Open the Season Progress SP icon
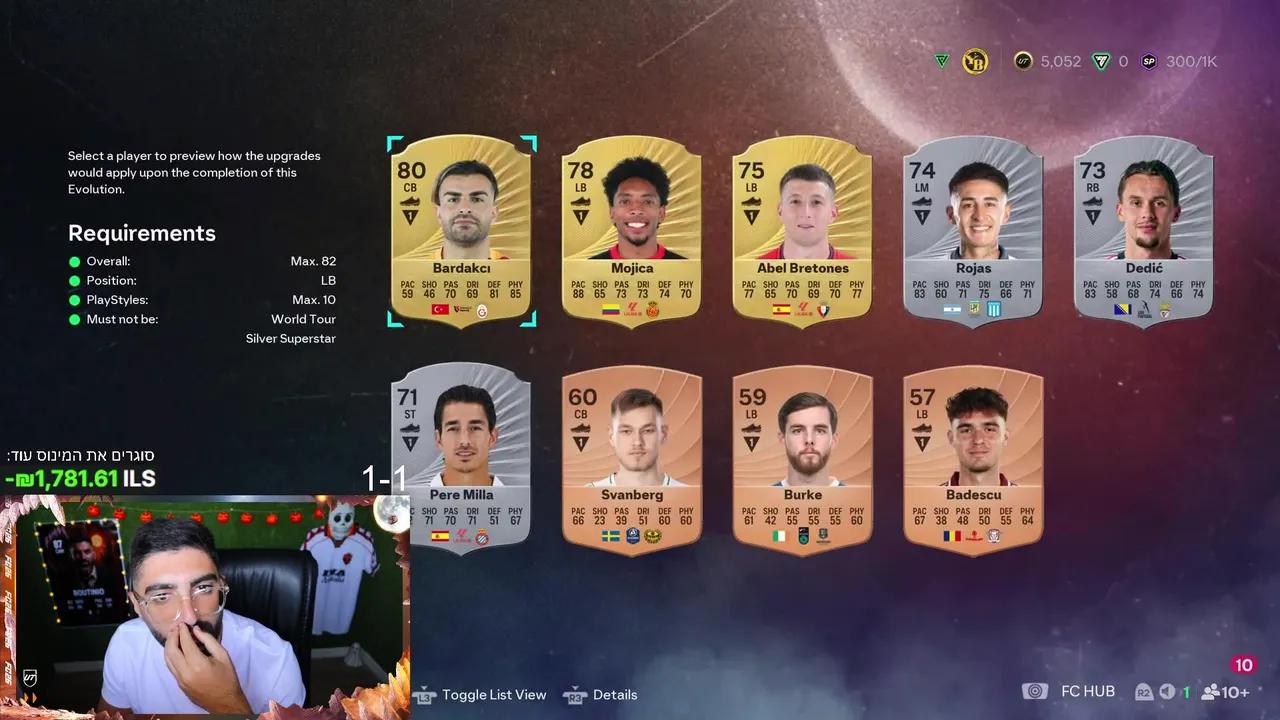1280x720 pixels. pos(1149,61)
